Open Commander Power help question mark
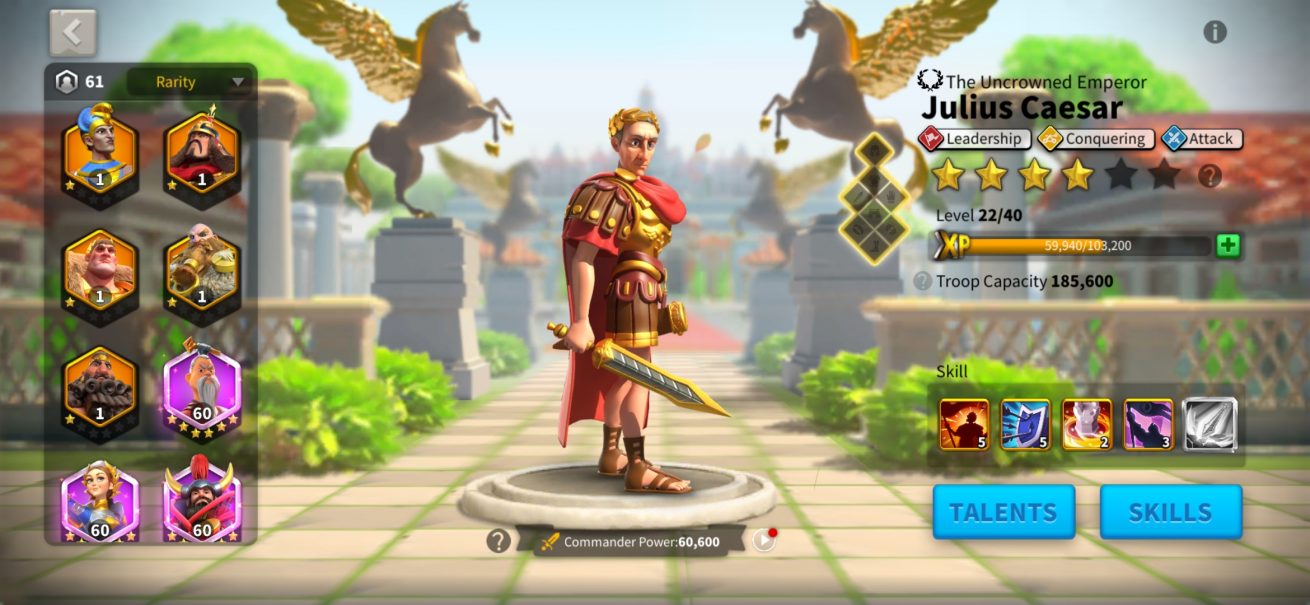This screenshot has height=605, width=1310. 498,541
